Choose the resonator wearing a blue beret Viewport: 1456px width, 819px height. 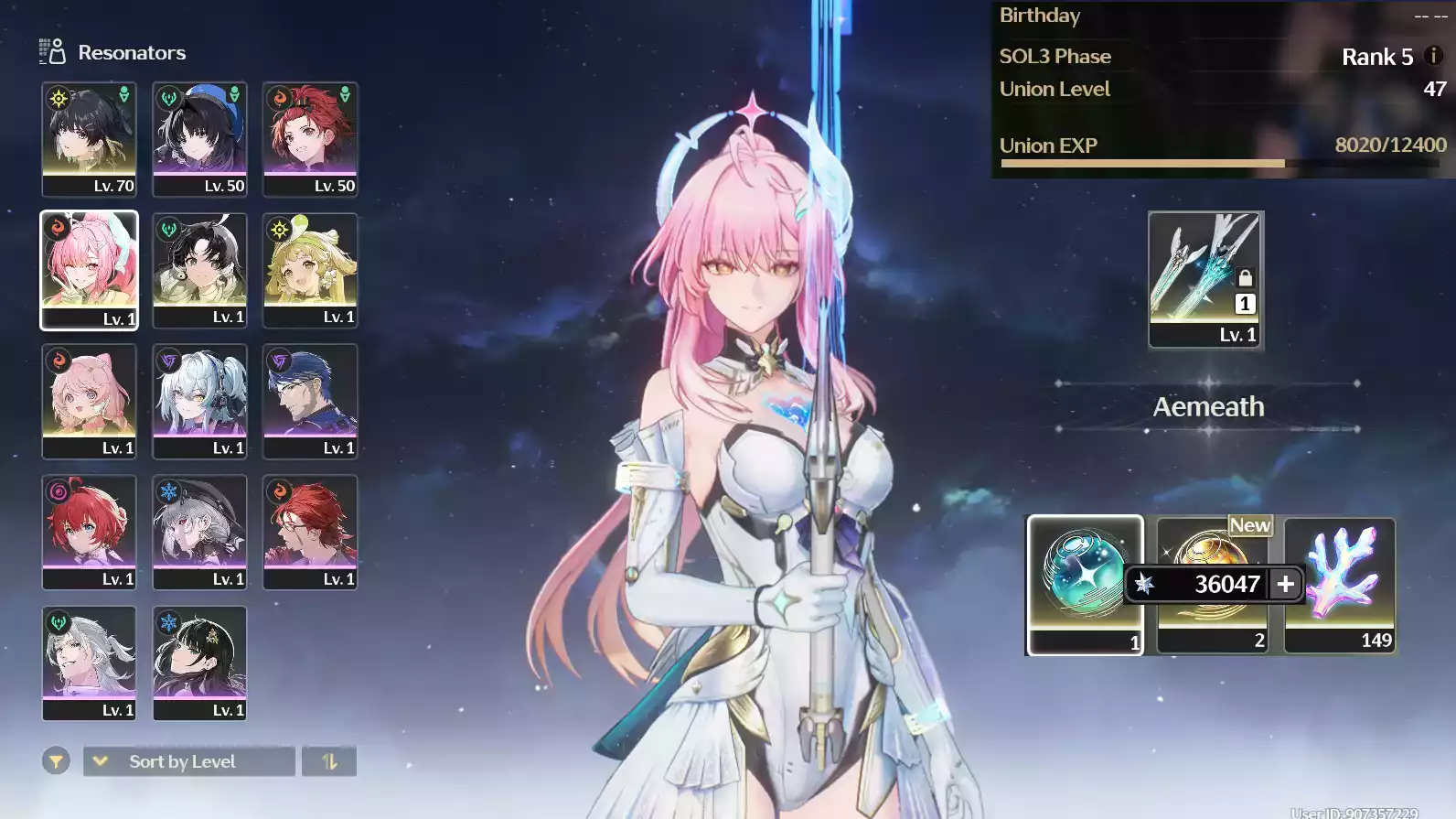pos(199,138)
